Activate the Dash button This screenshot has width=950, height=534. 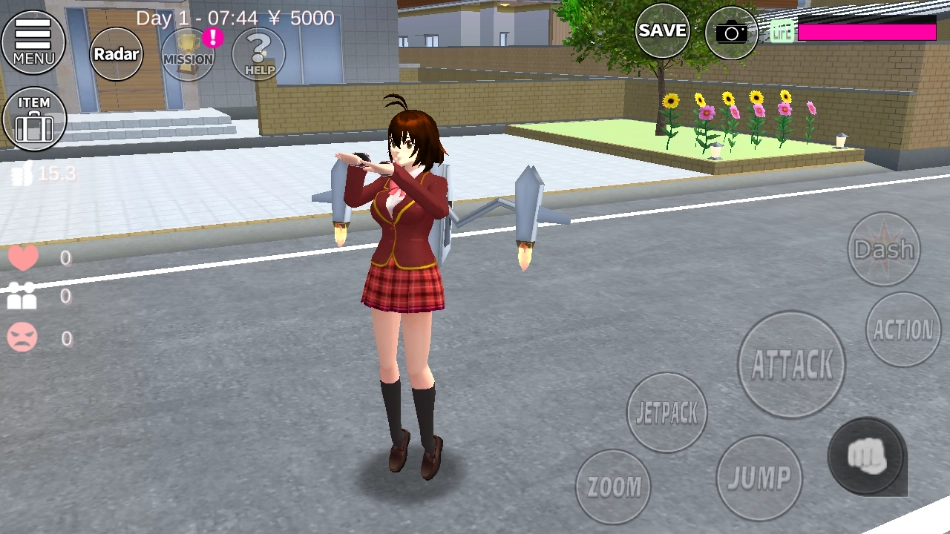pyautogui.click(x=884, y=249)
